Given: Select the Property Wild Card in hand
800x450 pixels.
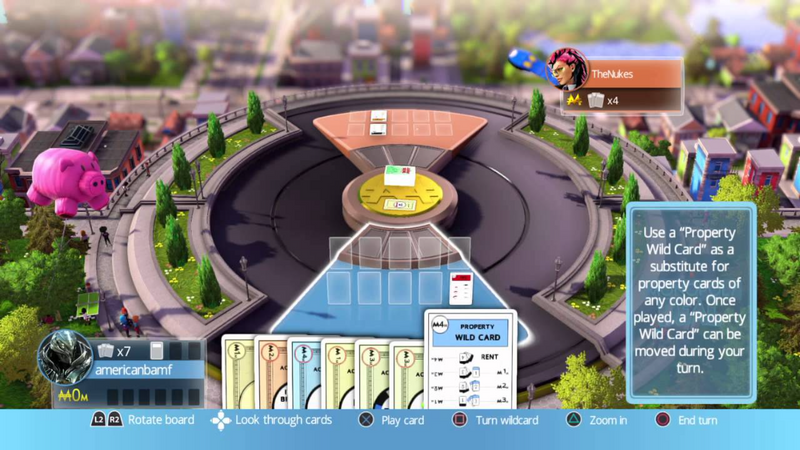Looking at the screenshot, I should (x=469, y=360).
